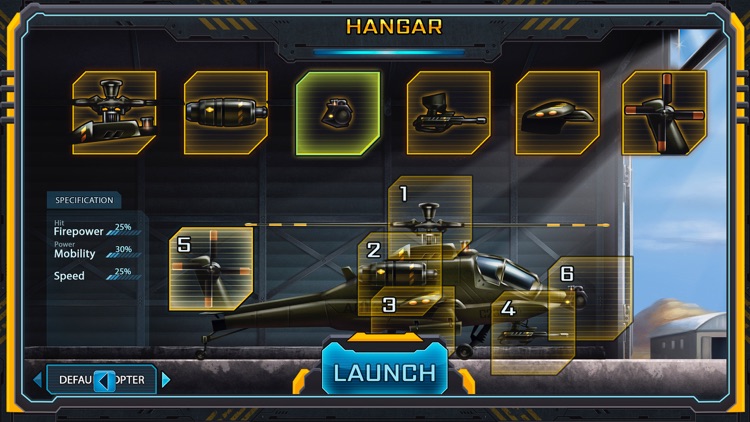Open helicopter slot 1 at main rotor
Screen dimensions: 750x422
(x=430, y=210)
